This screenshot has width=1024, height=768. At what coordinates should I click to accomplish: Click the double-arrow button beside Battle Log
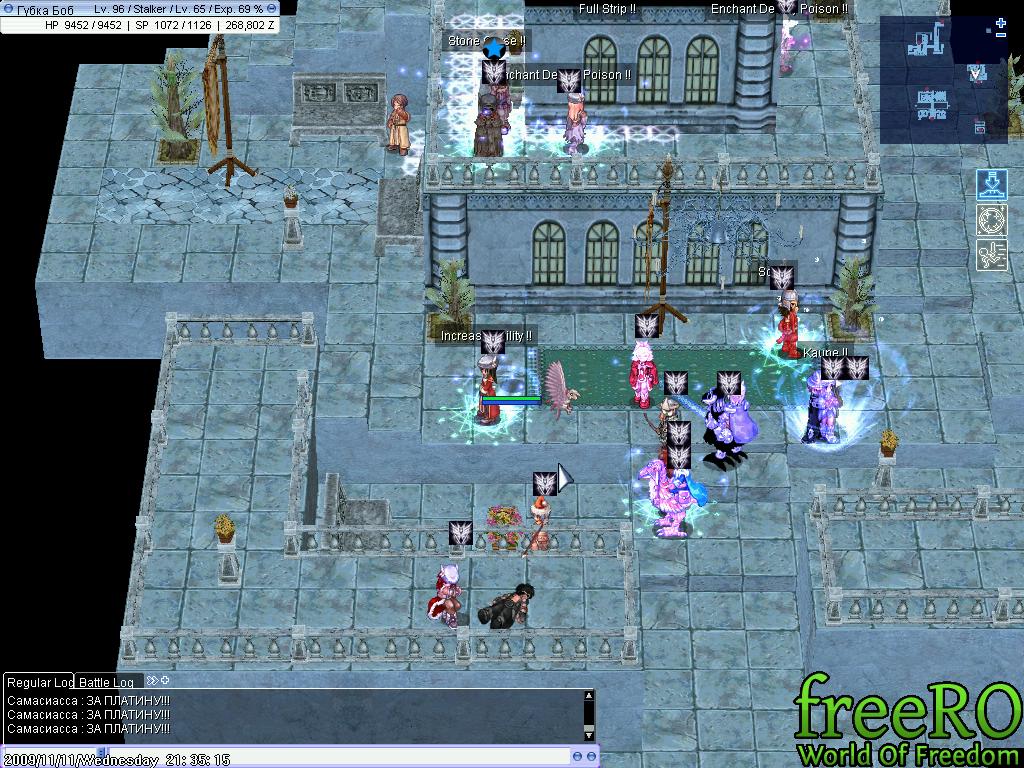152,681
